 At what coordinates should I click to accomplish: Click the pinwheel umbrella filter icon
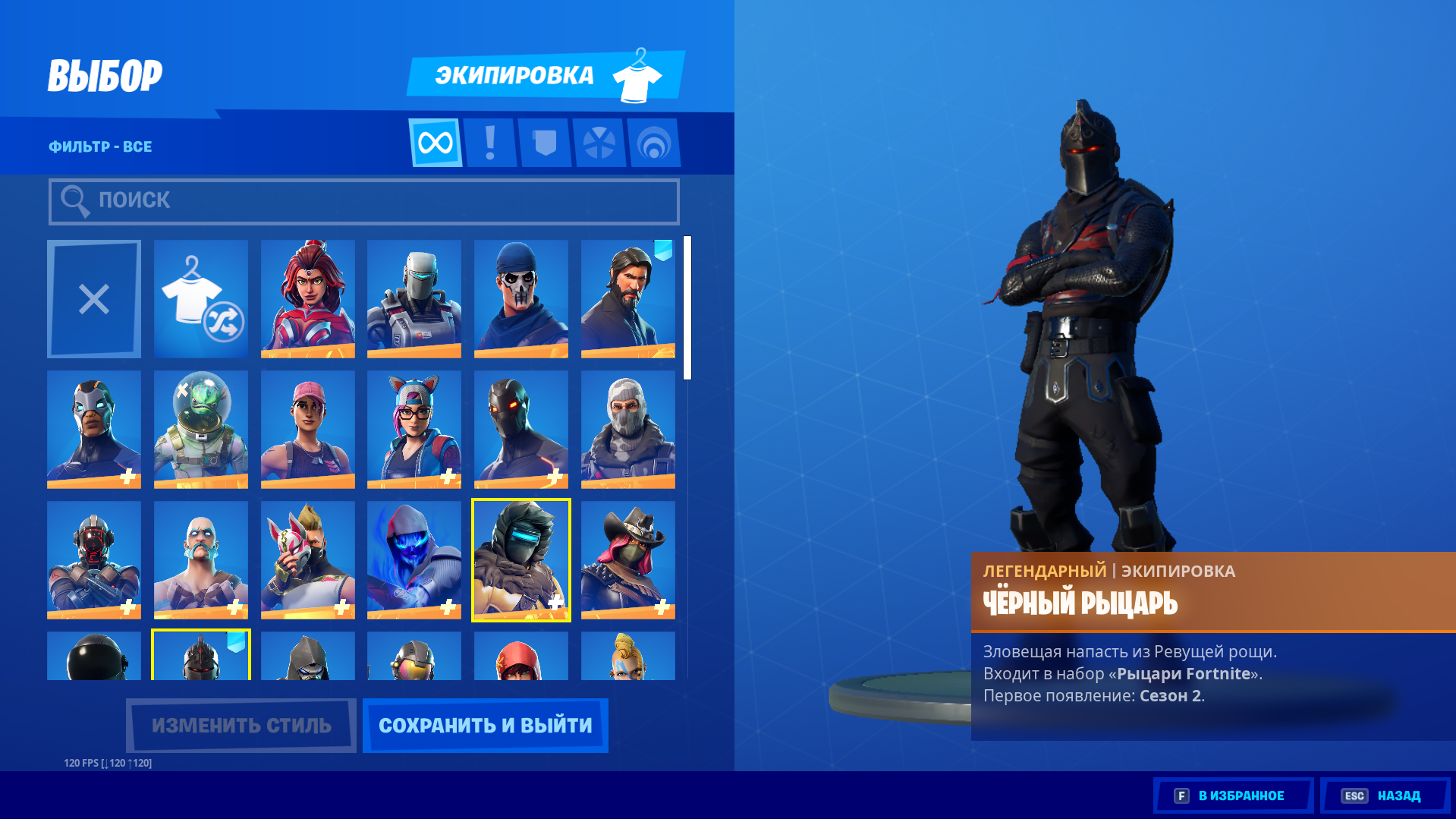coord(599,143)
